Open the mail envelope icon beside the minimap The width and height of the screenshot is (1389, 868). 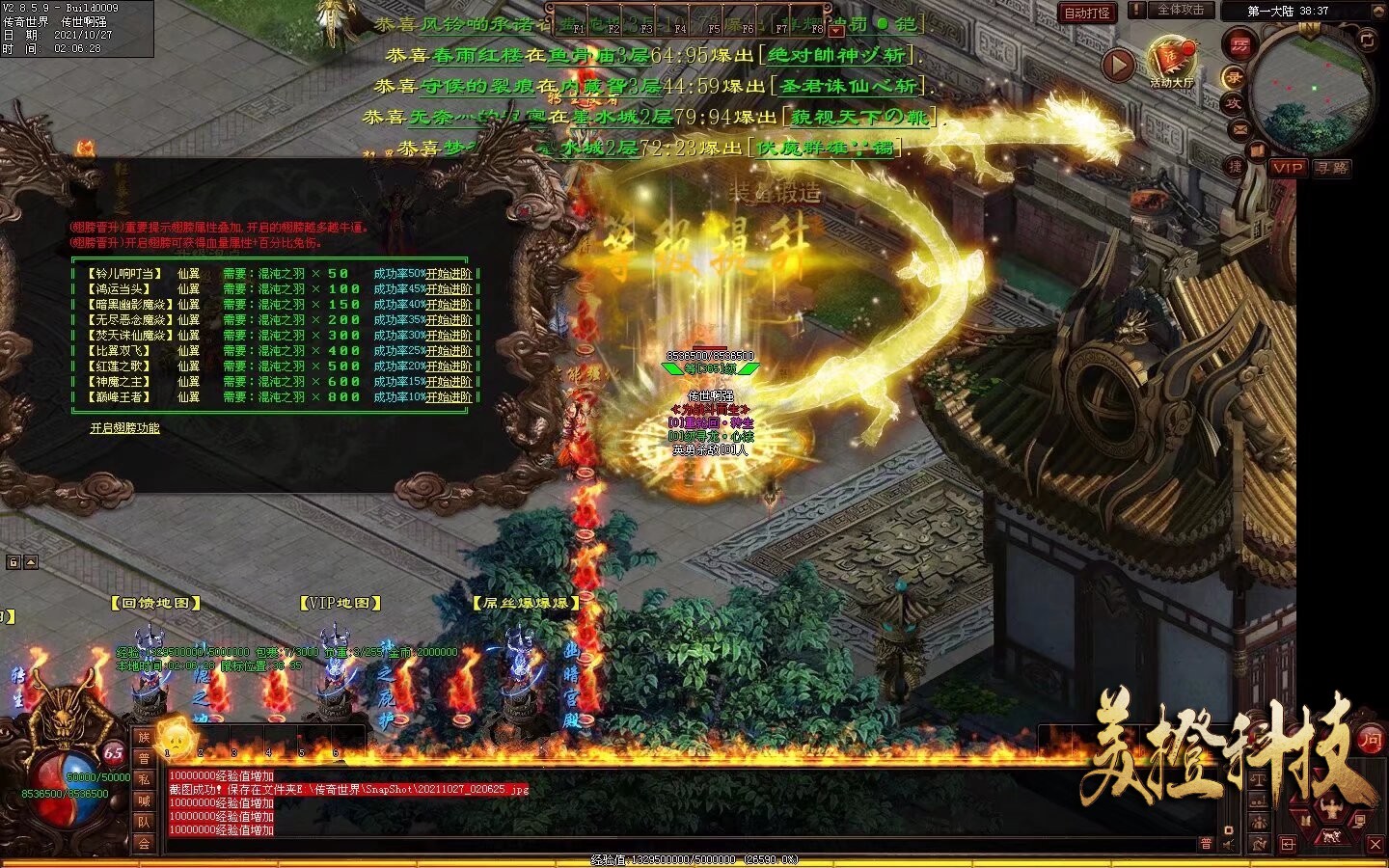tap(1239, 128)
